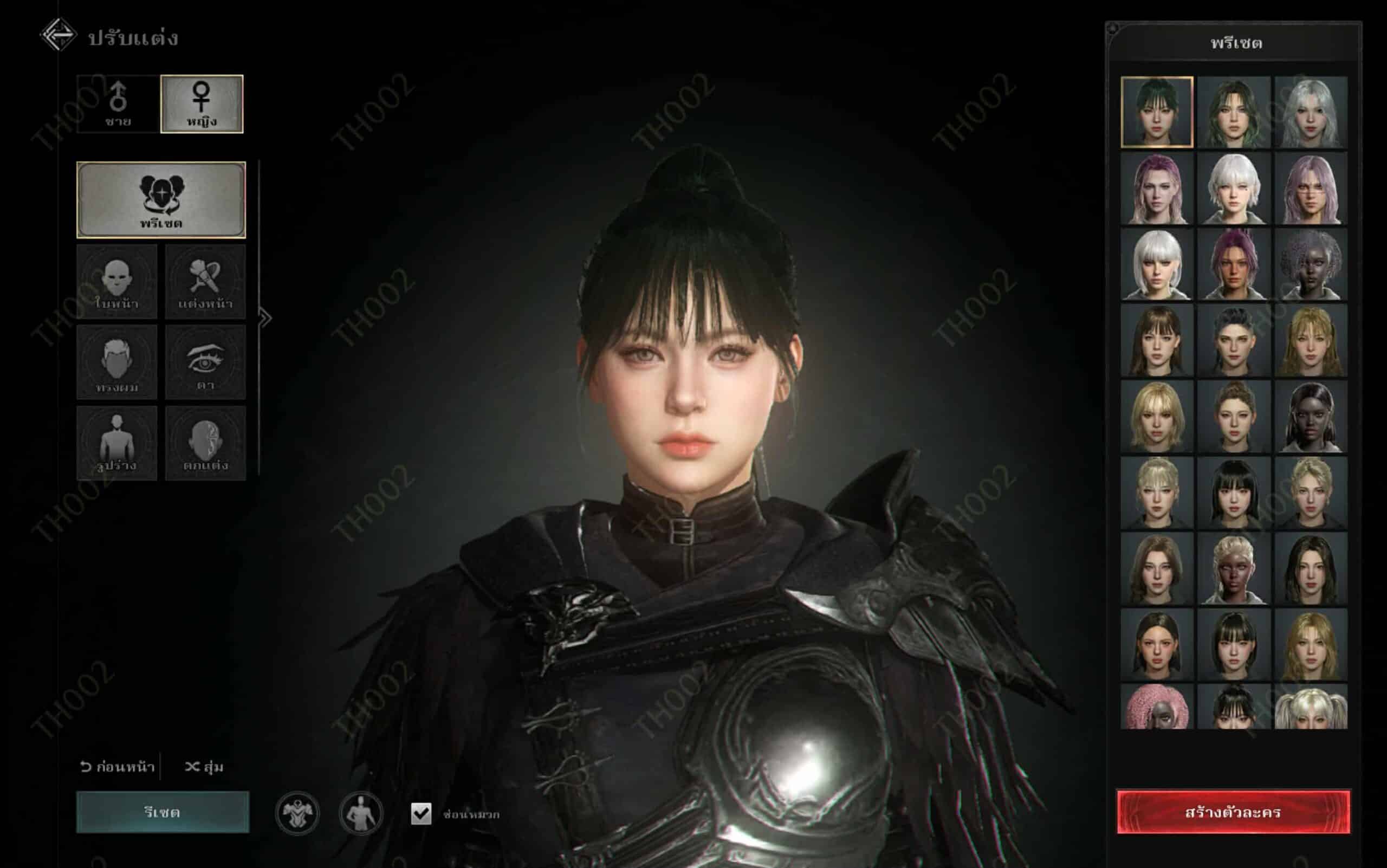Show the armor outfit preview icon
The width and height of the screenshot is (1387, 868).
point(297,813)
